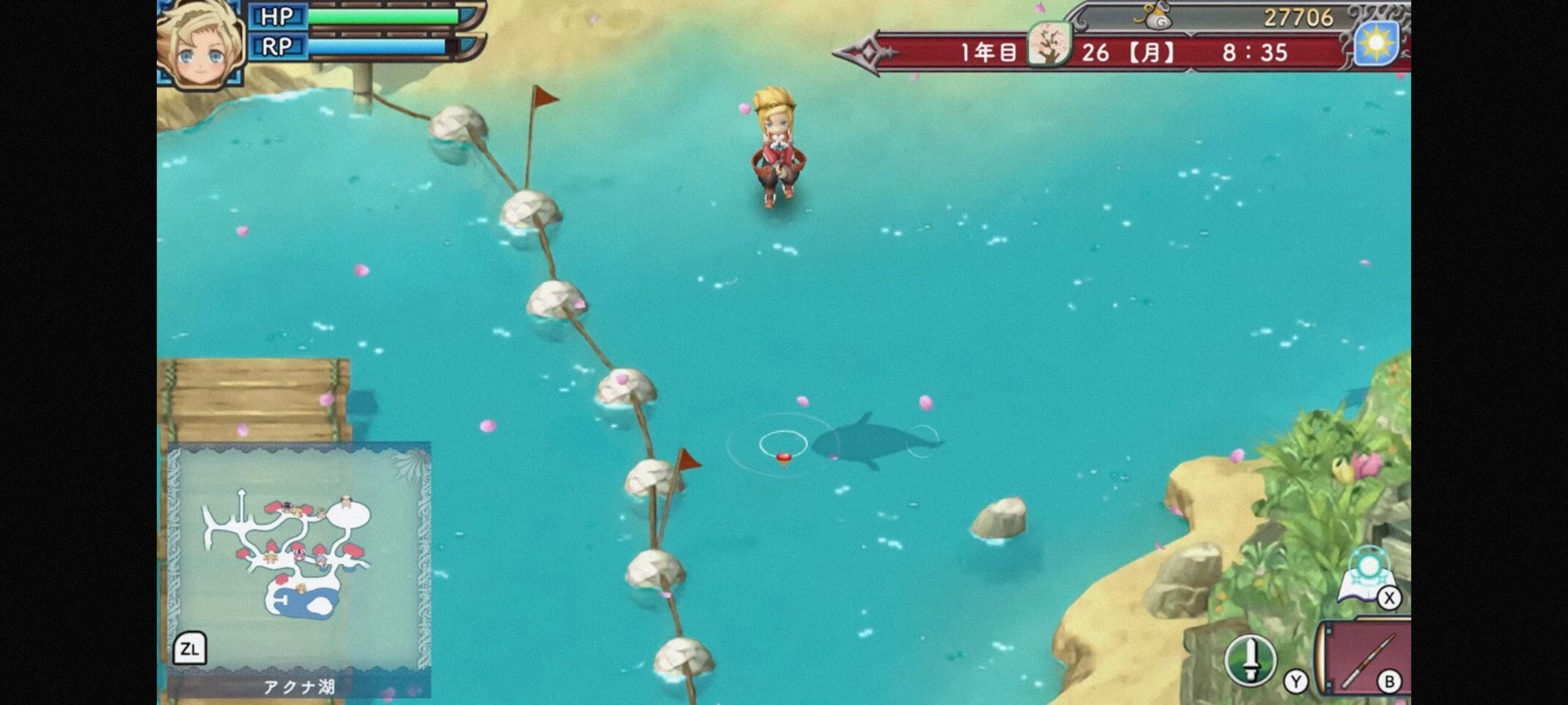This screenshot has height=705, width=1568.
Task: Activate the green sword weapon icon
Action: tap(1250, 660)
